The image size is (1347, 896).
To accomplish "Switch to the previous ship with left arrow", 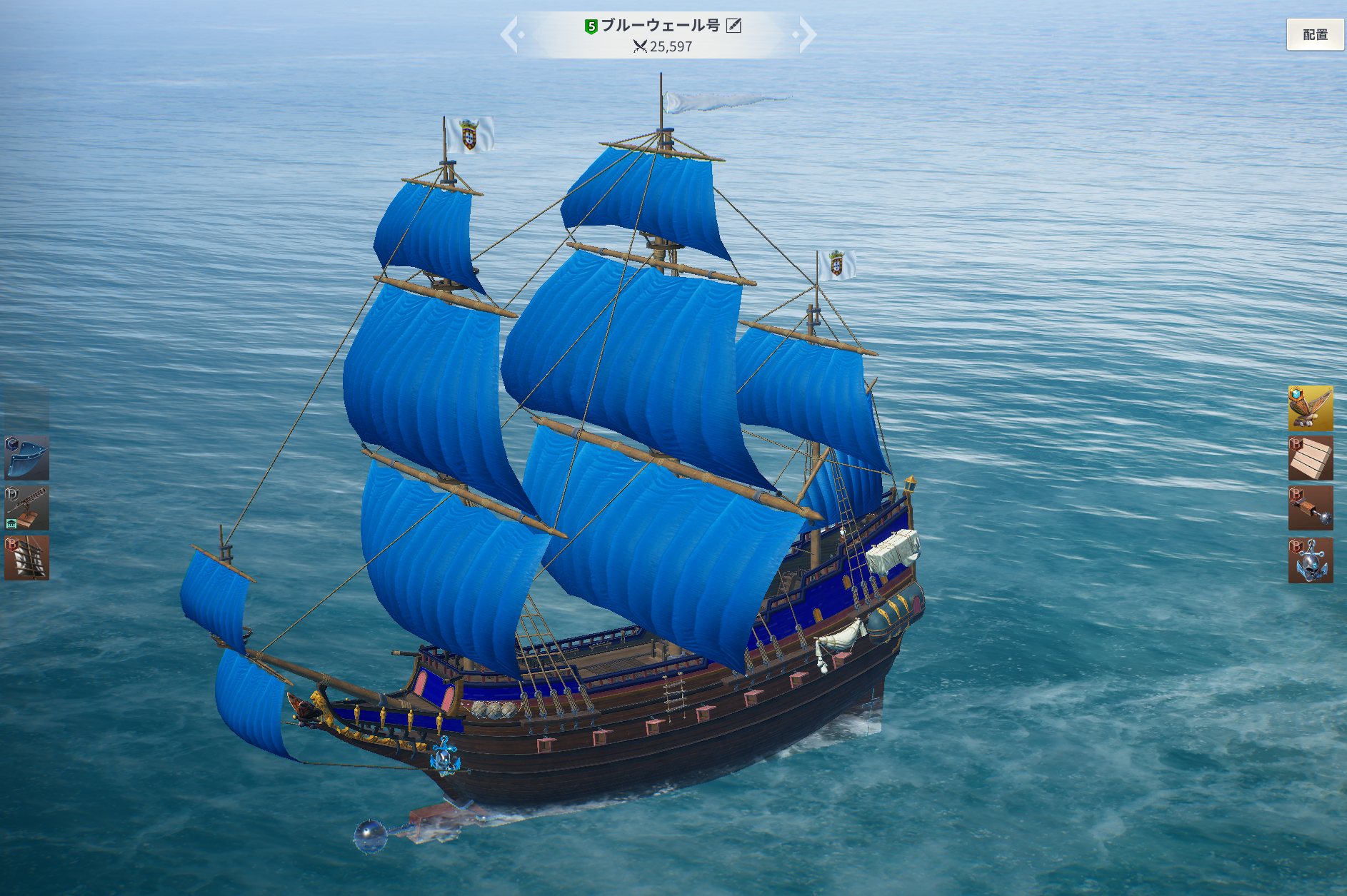I will pos(510,34).
